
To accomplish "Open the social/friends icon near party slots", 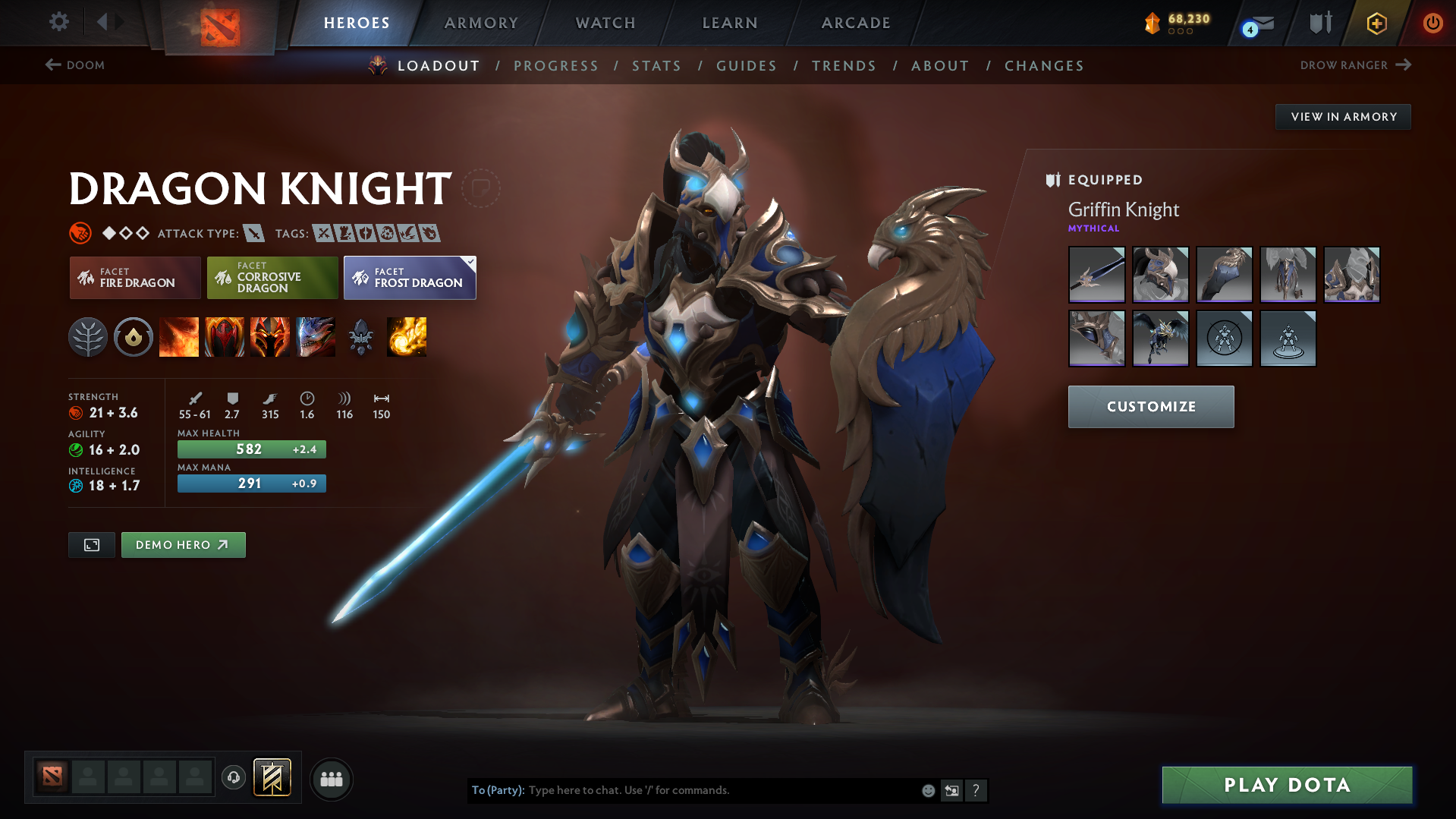I will [332, 779].
